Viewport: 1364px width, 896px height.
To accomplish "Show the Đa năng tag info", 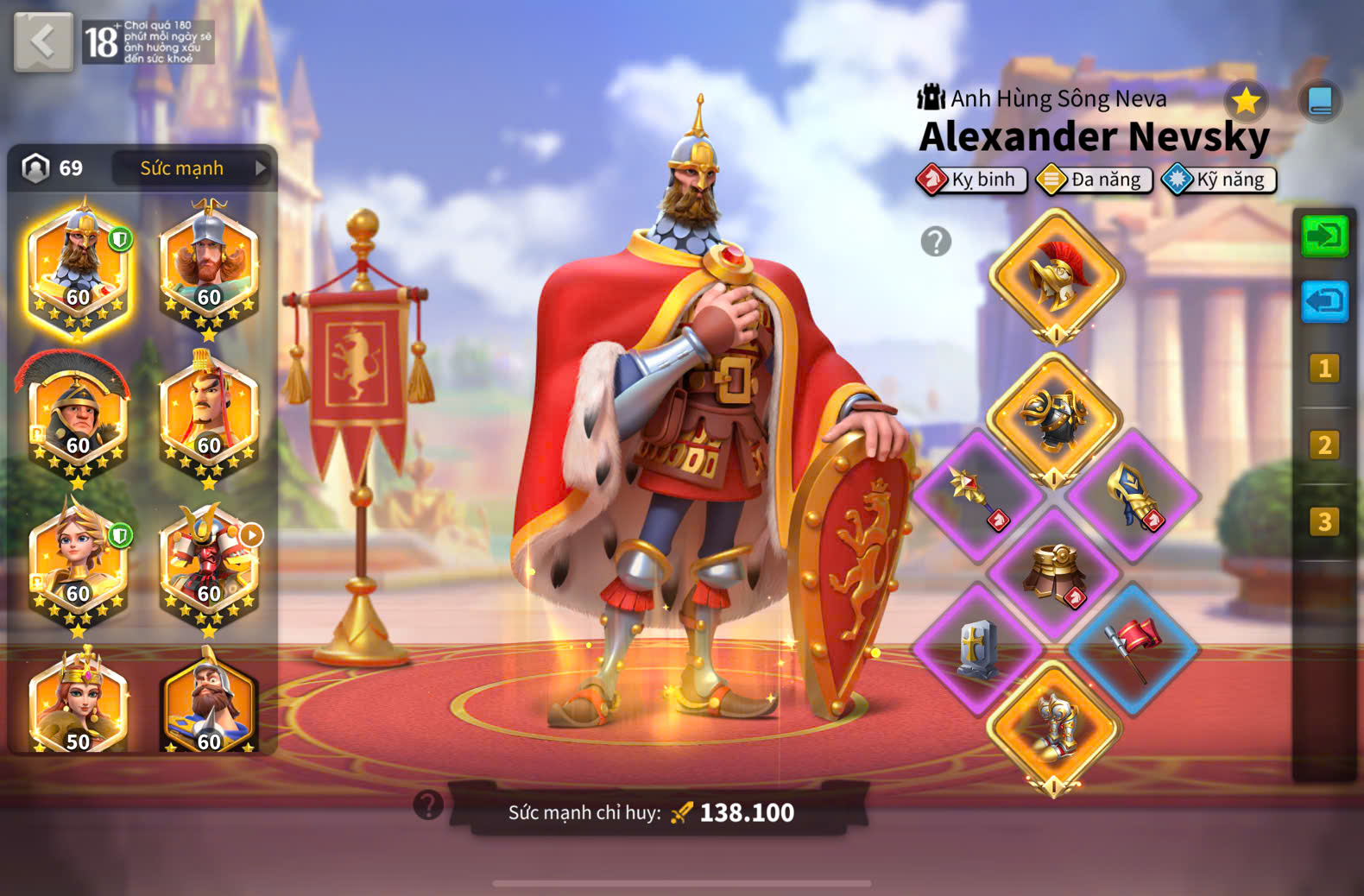I will tap(1095, 180).
